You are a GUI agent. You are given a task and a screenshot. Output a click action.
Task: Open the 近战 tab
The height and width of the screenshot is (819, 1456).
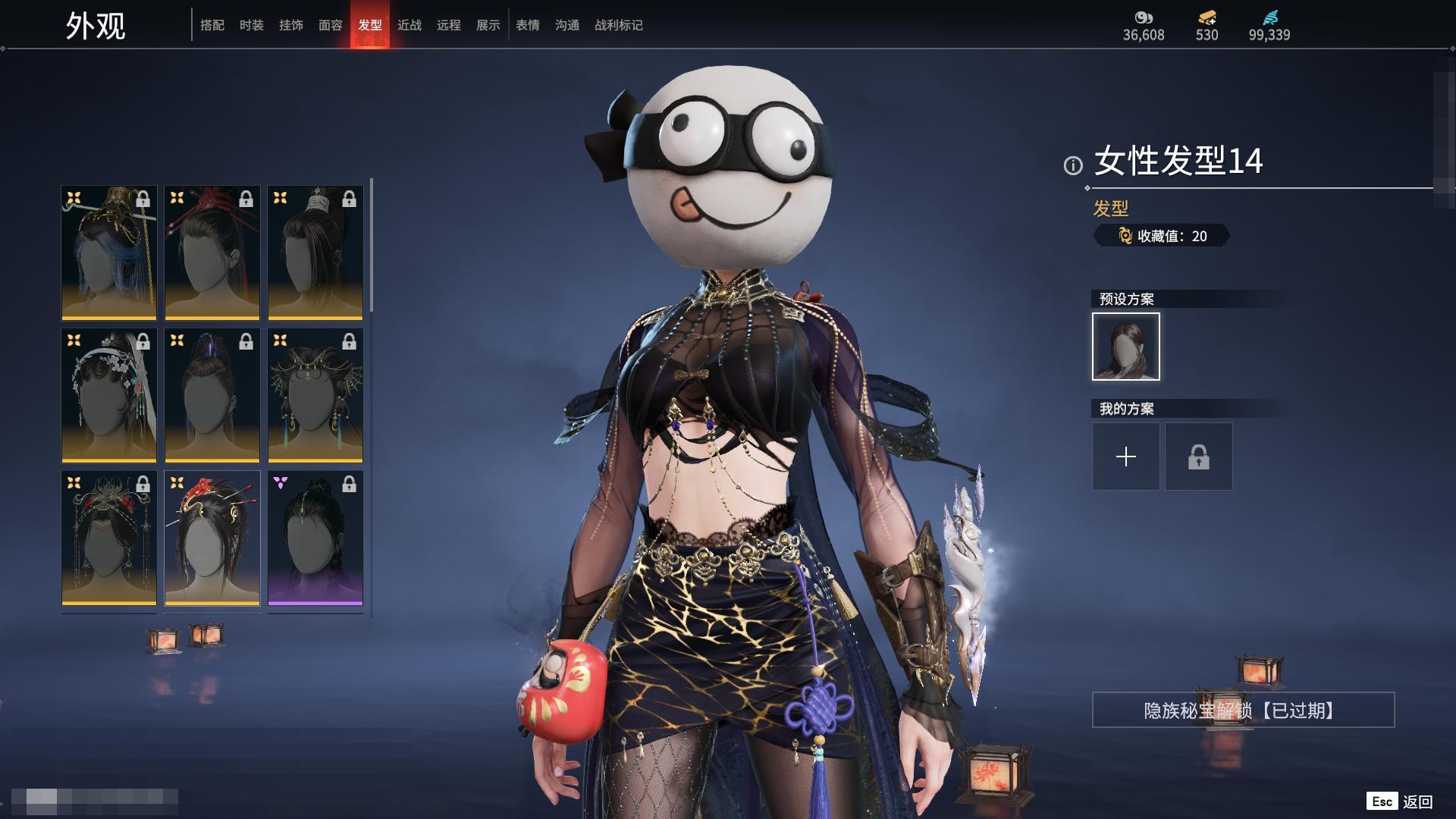coord(409,25)
